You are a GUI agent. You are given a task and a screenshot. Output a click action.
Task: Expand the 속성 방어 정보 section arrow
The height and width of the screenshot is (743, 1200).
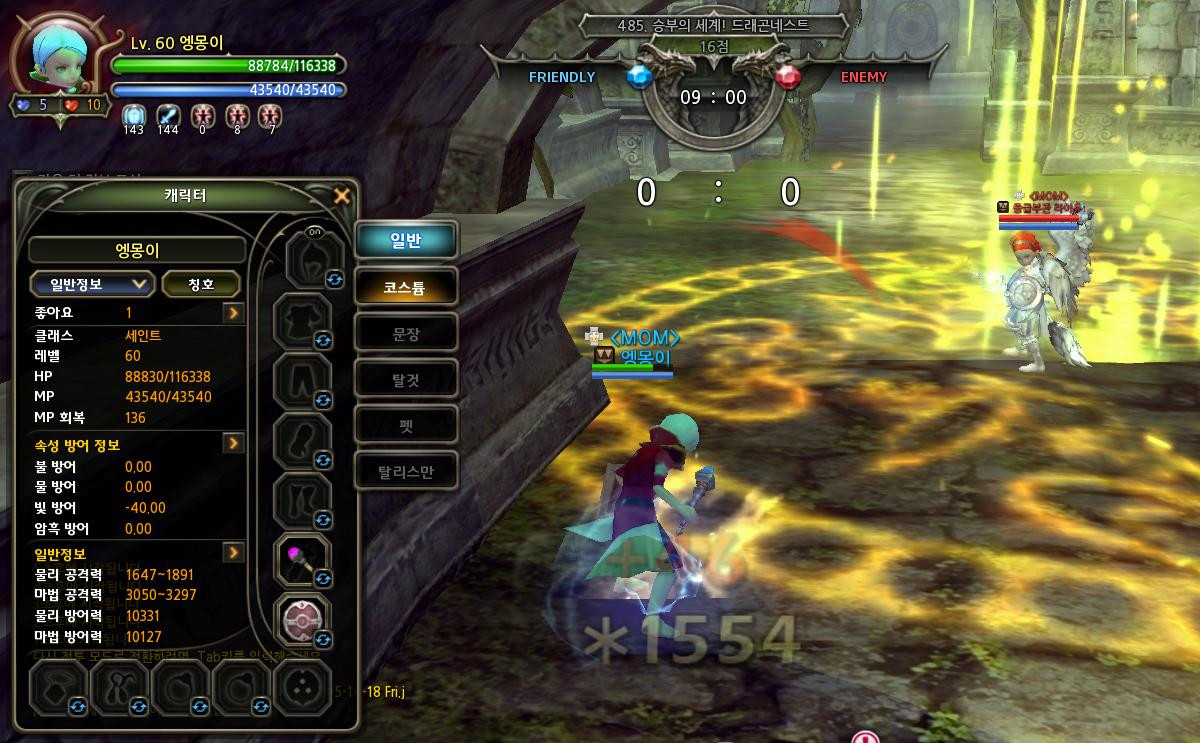(x=233, y=442)
